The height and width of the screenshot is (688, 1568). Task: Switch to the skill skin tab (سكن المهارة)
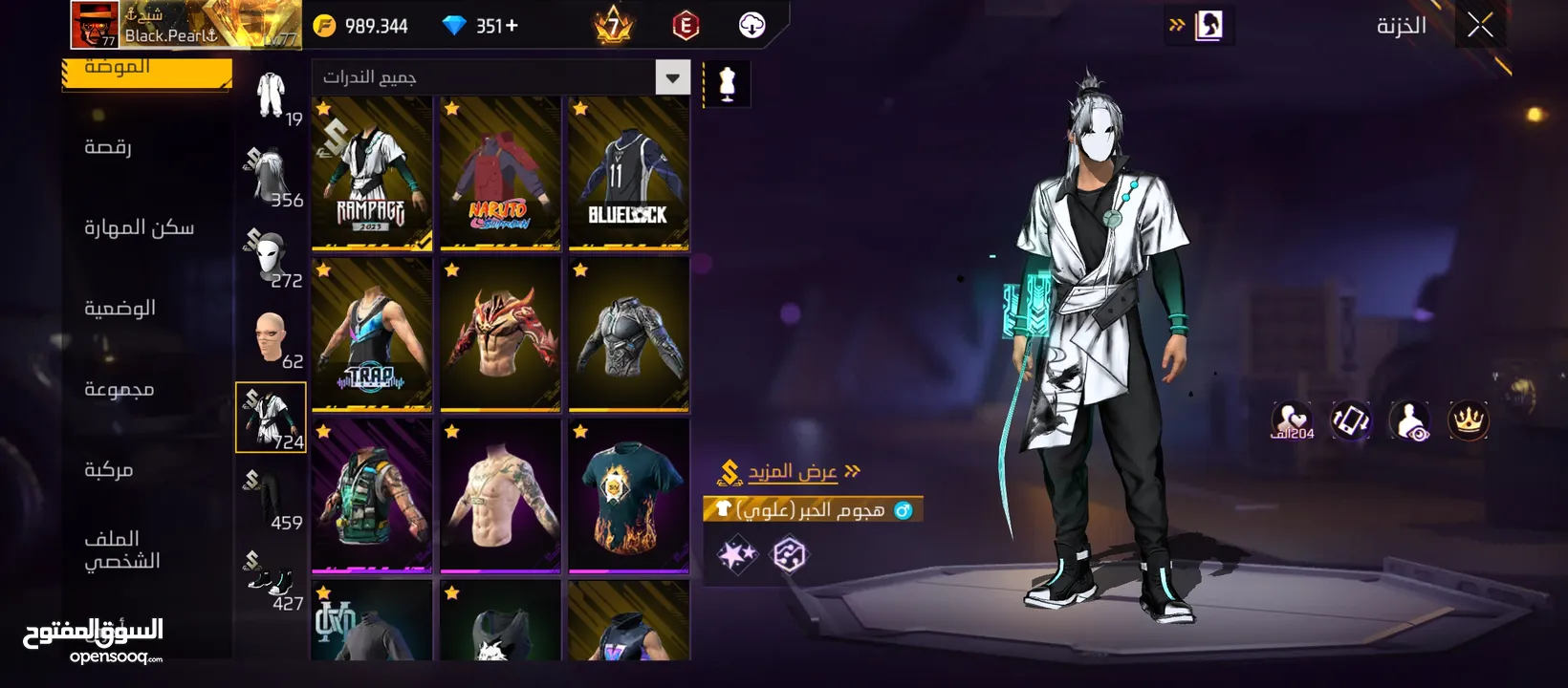pyautogui.click(x=139, y=227)
